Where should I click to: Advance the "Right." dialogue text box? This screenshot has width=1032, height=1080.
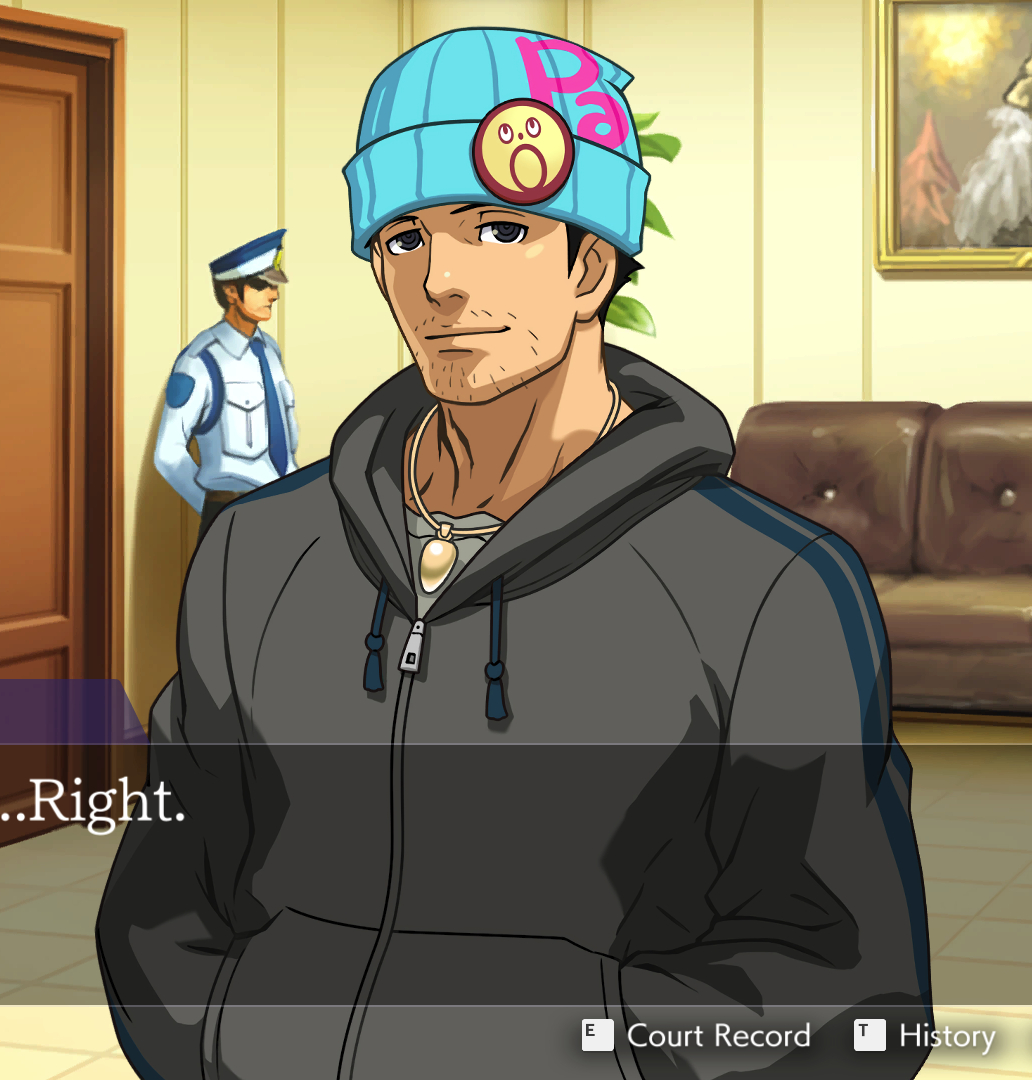tap(500, 870)
